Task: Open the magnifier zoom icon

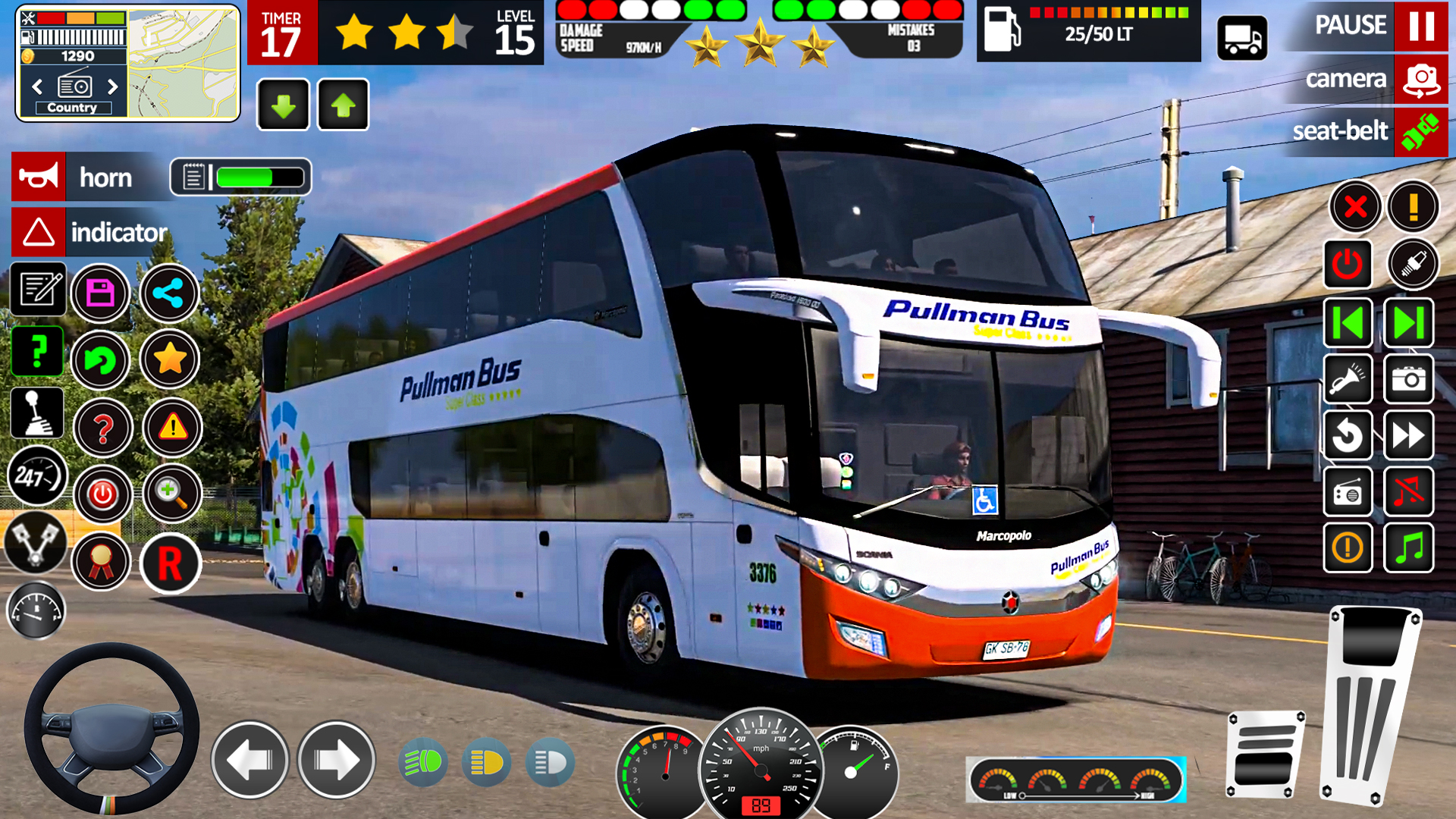Action: point(172,494)
